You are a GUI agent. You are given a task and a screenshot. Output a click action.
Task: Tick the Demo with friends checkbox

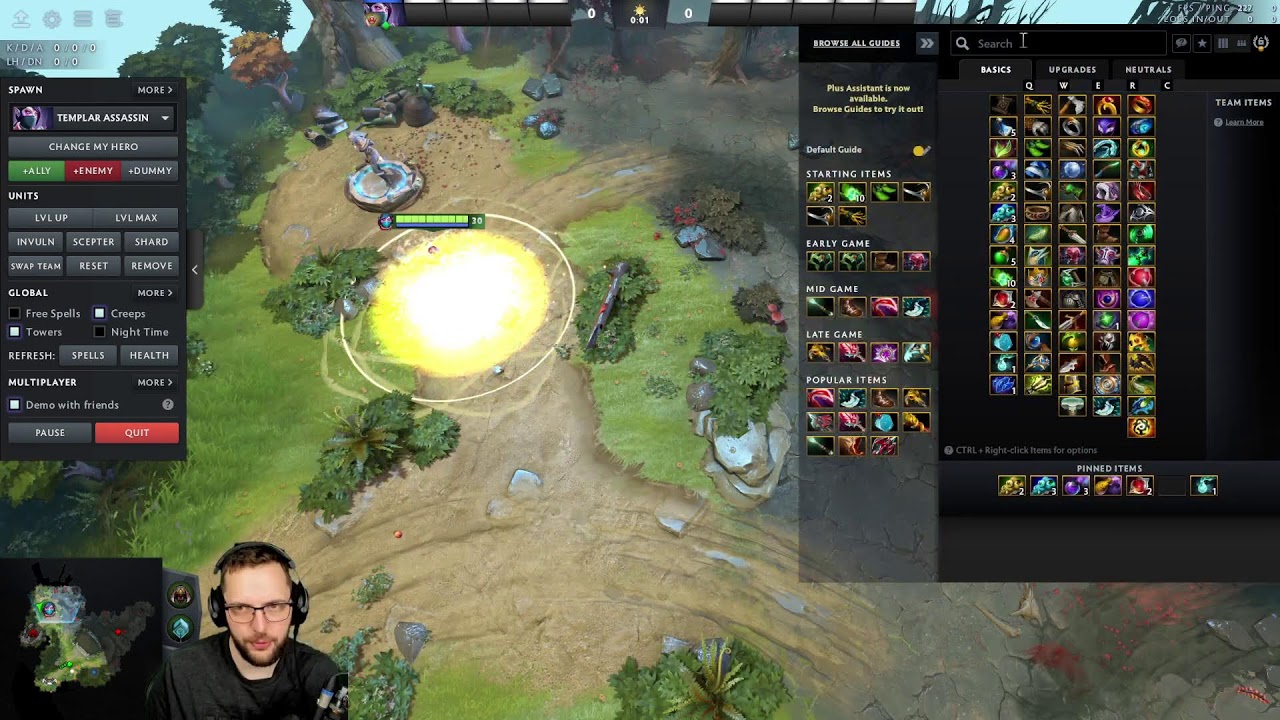pos(15,405)
